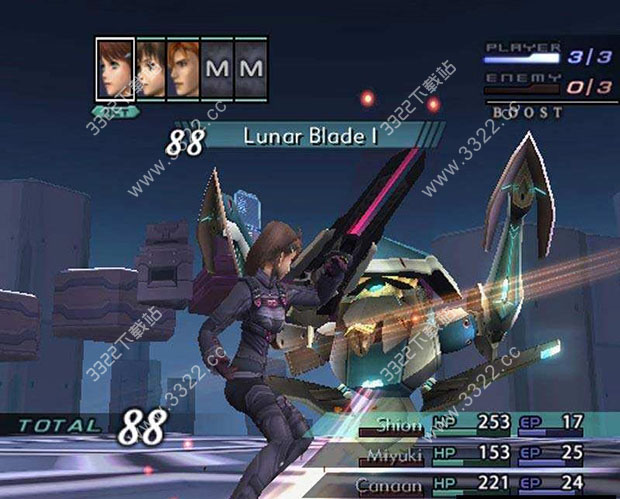Click the dark-haired character's turn portrait
The width and height of the screenshot is (620, 499).
click(150, 69)
